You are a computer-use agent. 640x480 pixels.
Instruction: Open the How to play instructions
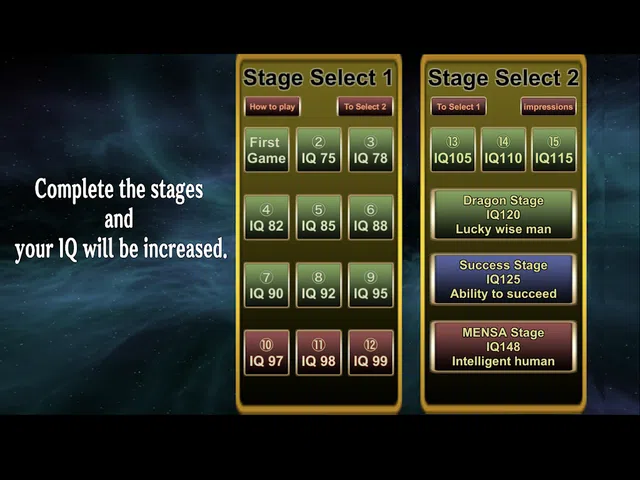coord(272,106)
